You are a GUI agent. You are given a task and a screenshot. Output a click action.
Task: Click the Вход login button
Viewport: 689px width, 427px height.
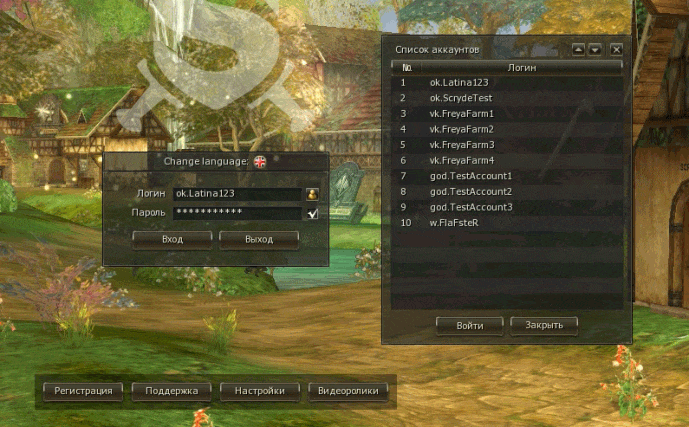(x=172, y=239)
